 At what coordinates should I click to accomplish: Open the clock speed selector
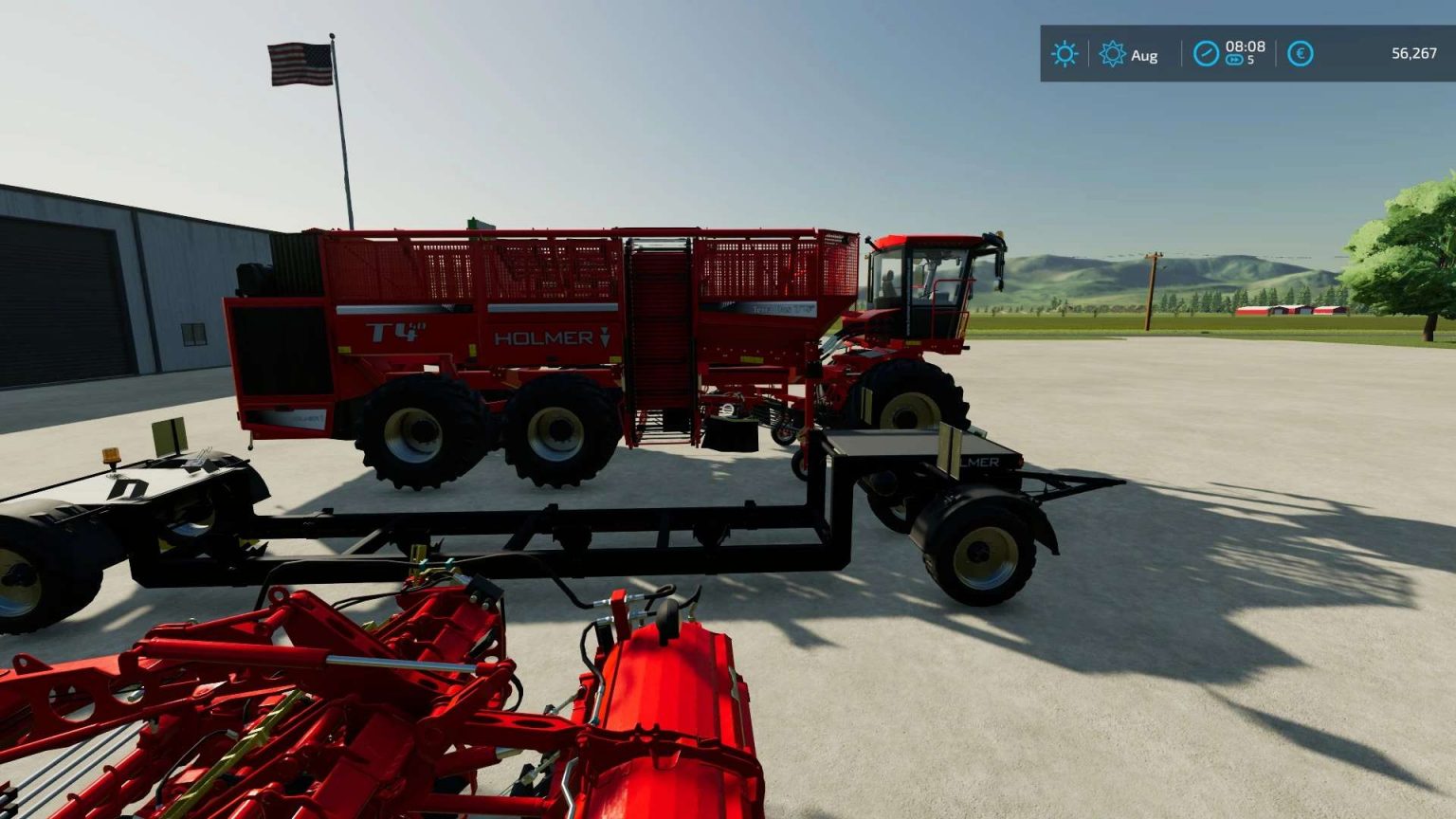click(1205, 54)
